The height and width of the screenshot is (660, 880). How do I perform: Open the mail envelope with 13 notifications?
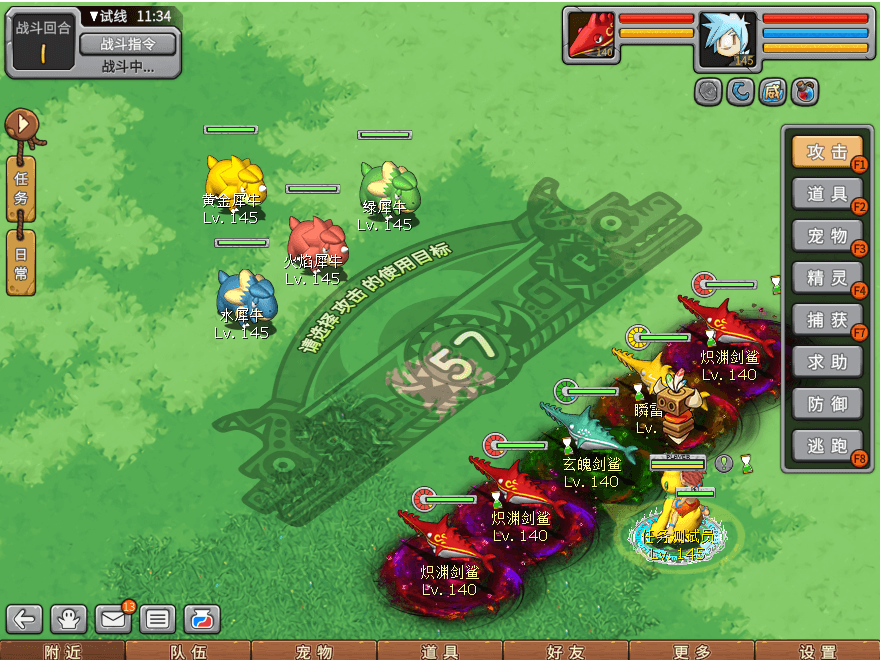(x=113, y=619)
